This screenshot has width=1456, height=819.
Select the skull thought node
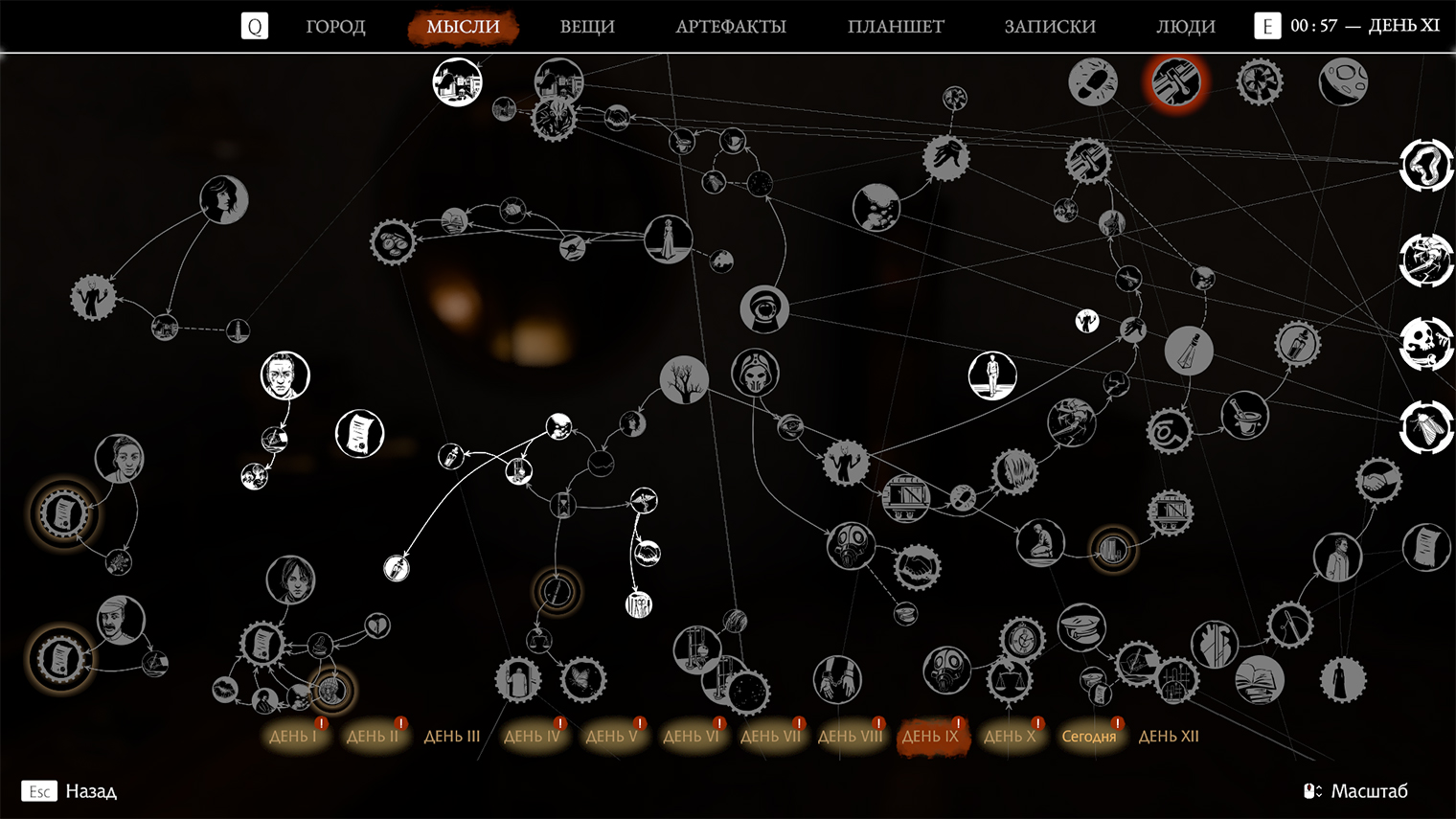click(1426, 343)
